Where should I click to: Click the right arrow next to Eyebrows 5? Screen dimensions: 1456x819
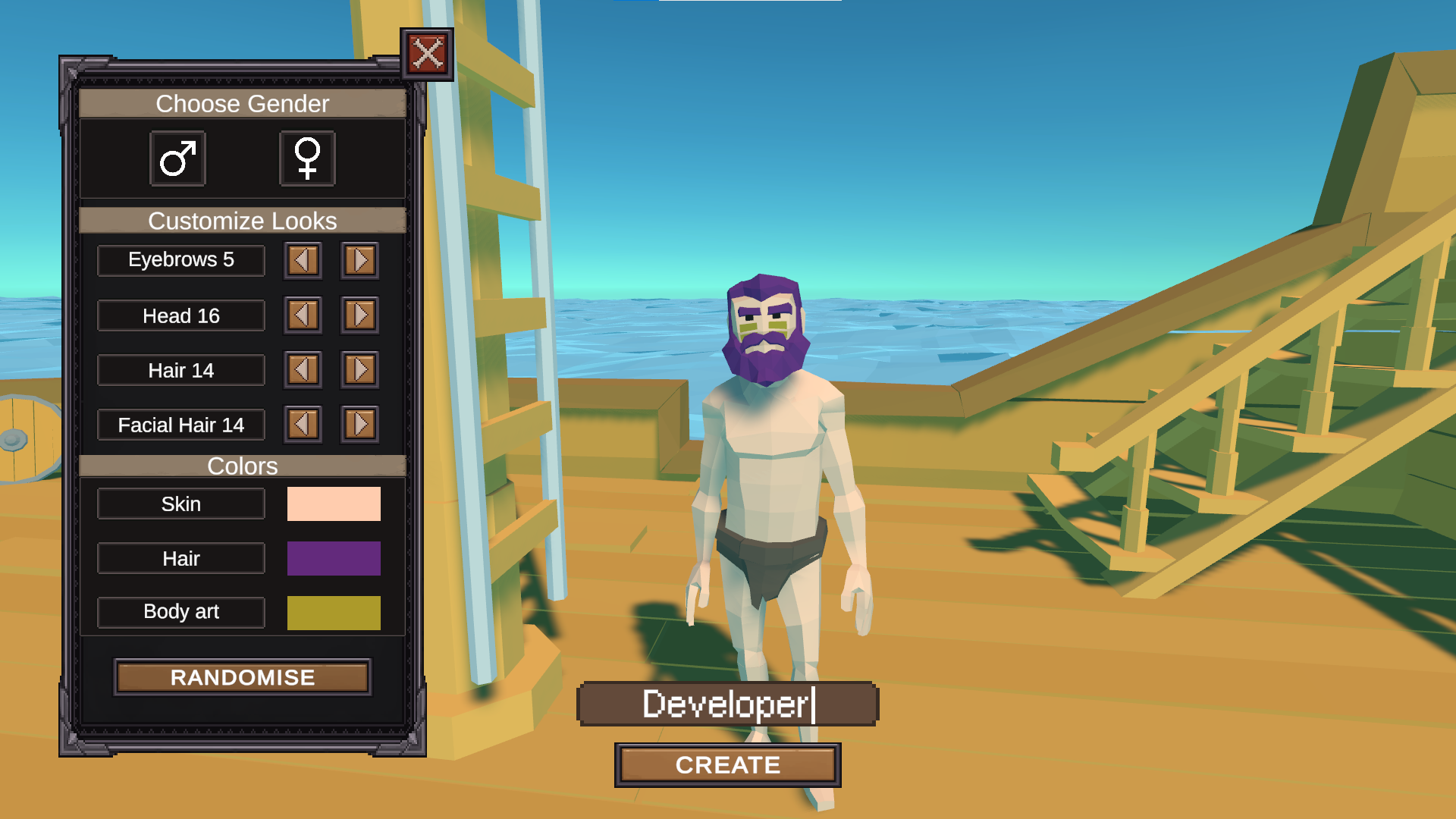click(359, 260)
